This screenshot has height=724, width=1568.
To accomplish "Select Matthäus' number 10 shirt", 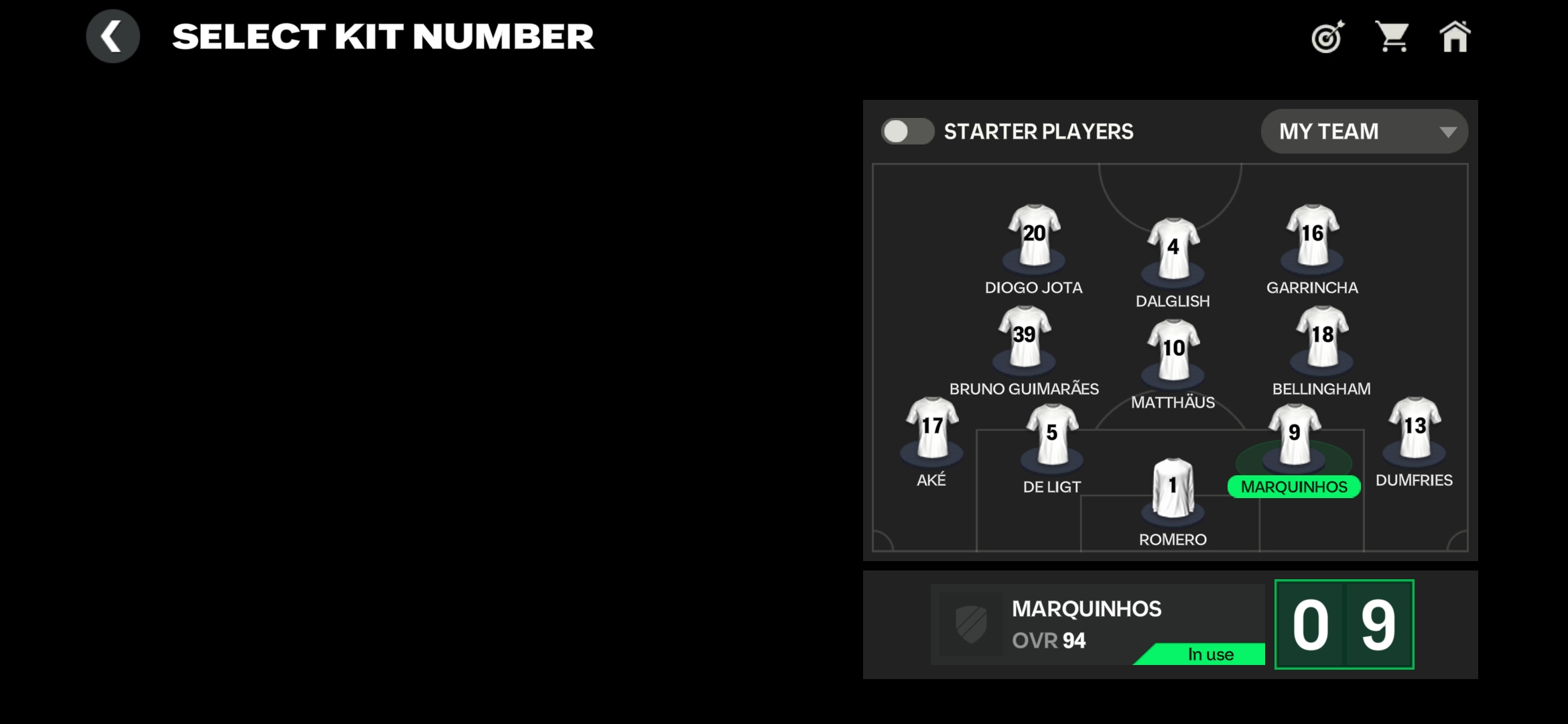I will pyautogui.click(x=1173, y=349).
